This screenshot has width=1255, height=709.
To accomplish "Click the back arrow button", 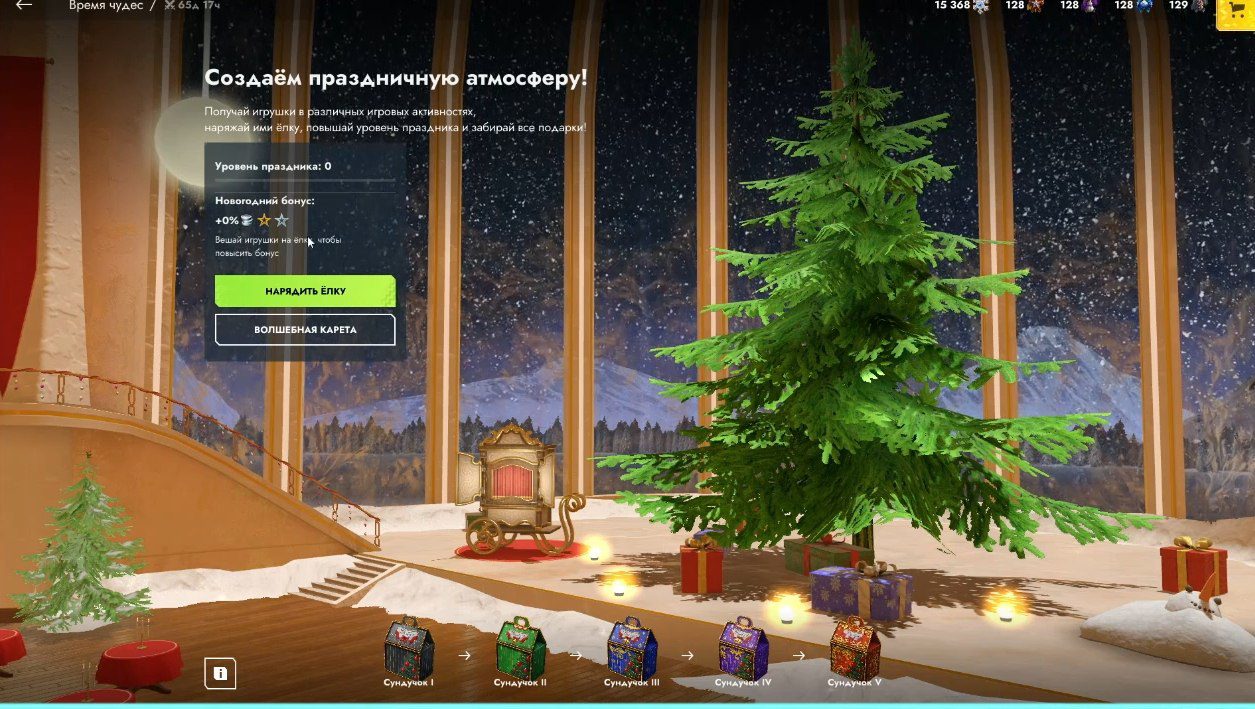I will 24,6.
